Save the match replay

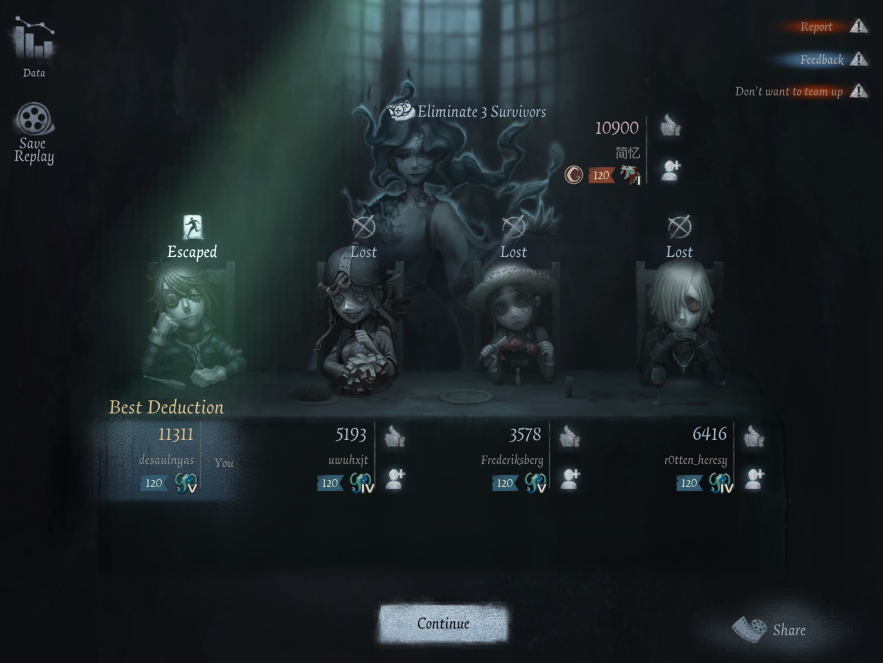pos(34,132)
